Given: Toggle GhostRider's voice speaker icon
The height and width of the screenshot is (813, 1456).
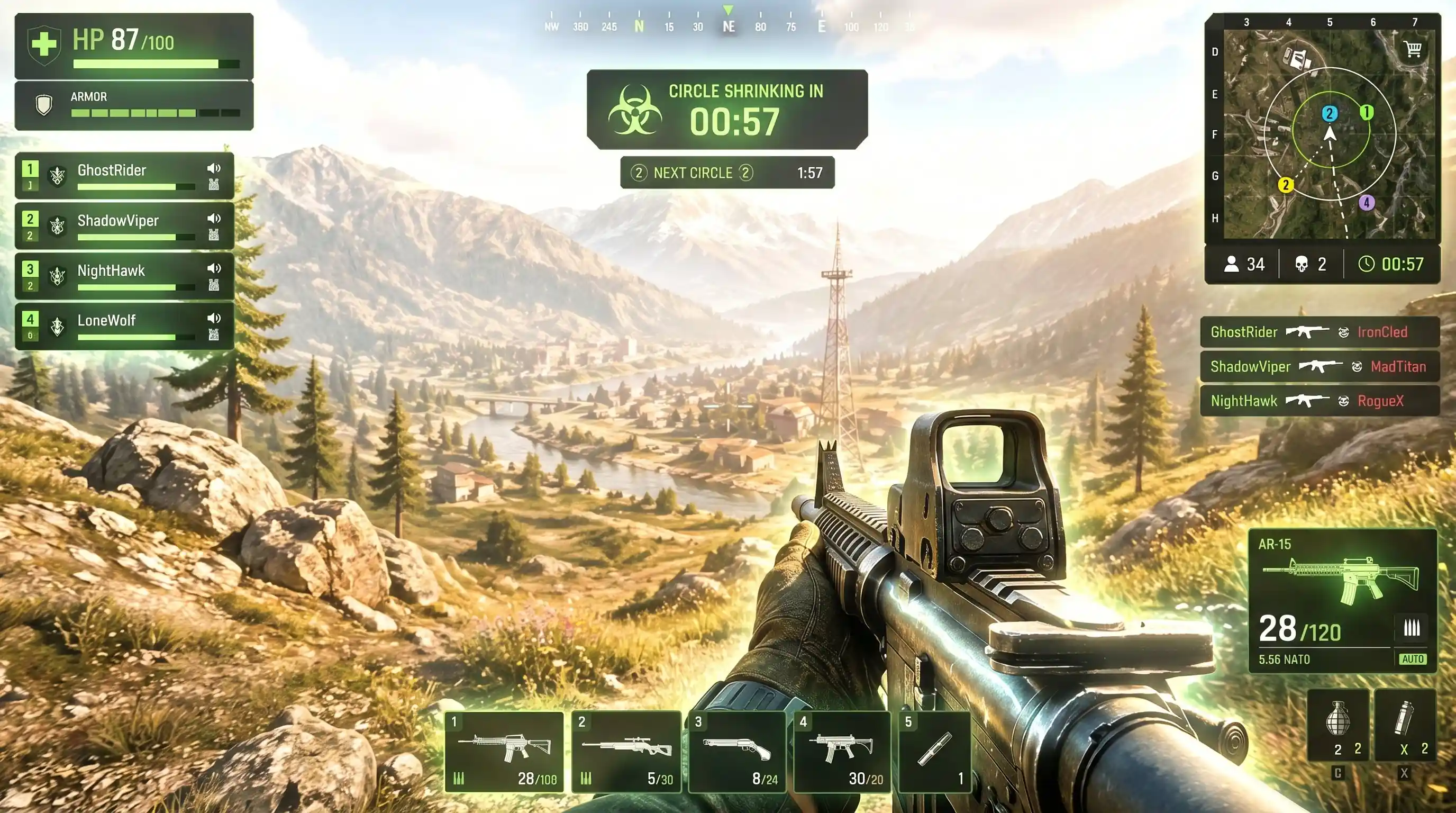Looking at the screenshot, I should pyautogui.click(x=214, y=168).
